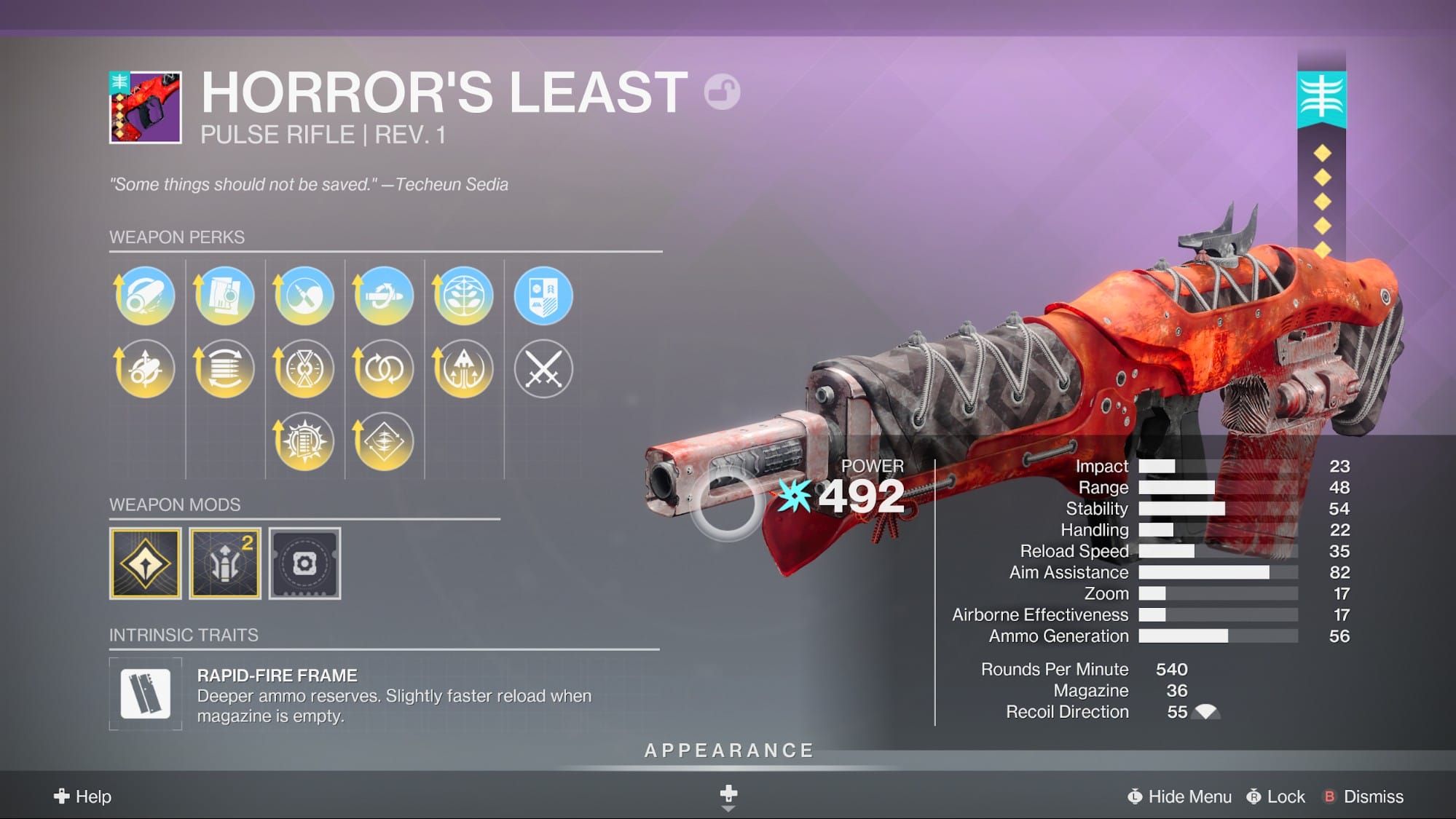
Task: Select the barrel perk in the top row
Action: pyautogui.click(x=145, y=296)
